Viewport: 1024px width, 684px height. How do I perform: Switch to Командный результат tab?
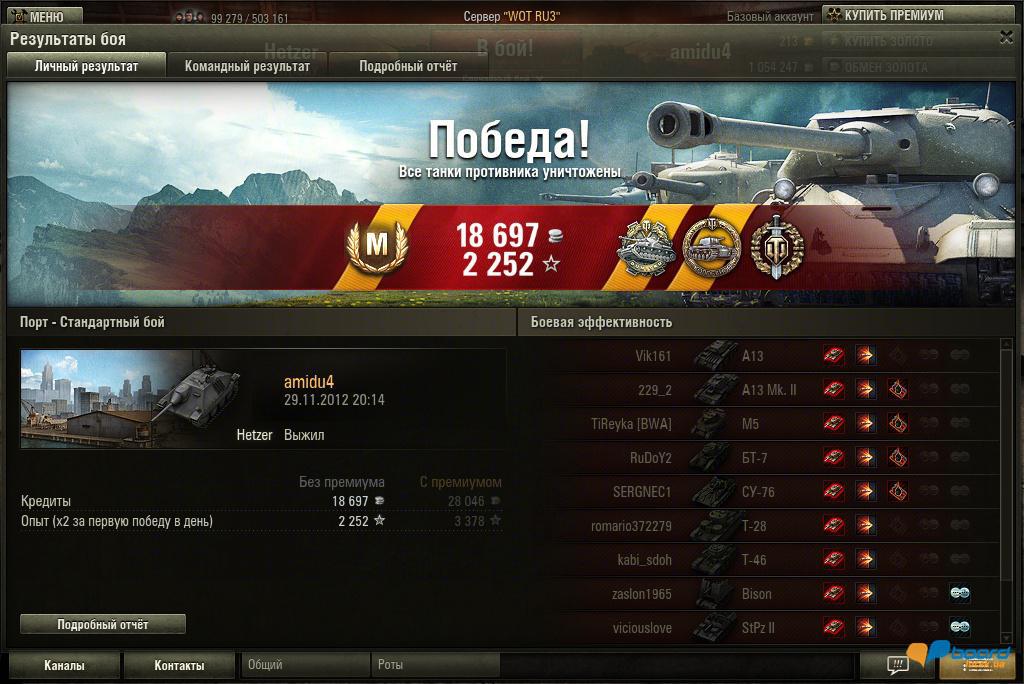pos(247,66)
